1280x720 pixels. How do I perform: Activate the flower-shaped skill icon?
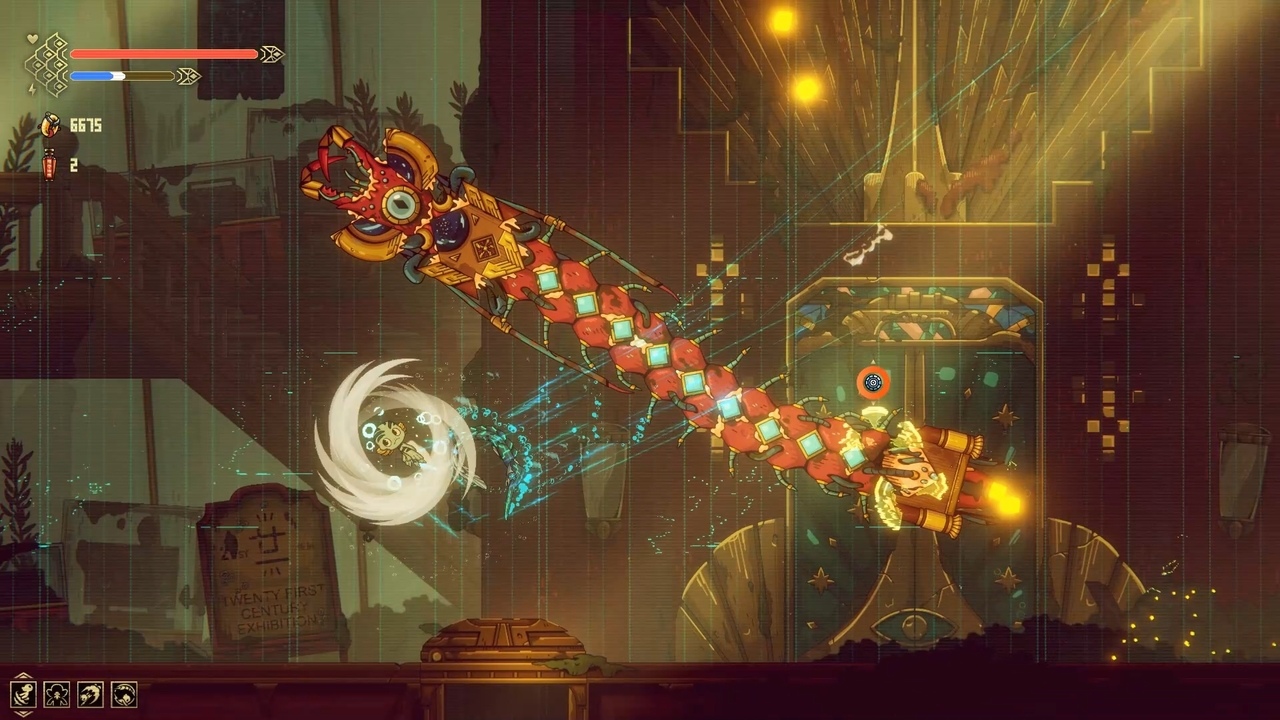[56, 694]
